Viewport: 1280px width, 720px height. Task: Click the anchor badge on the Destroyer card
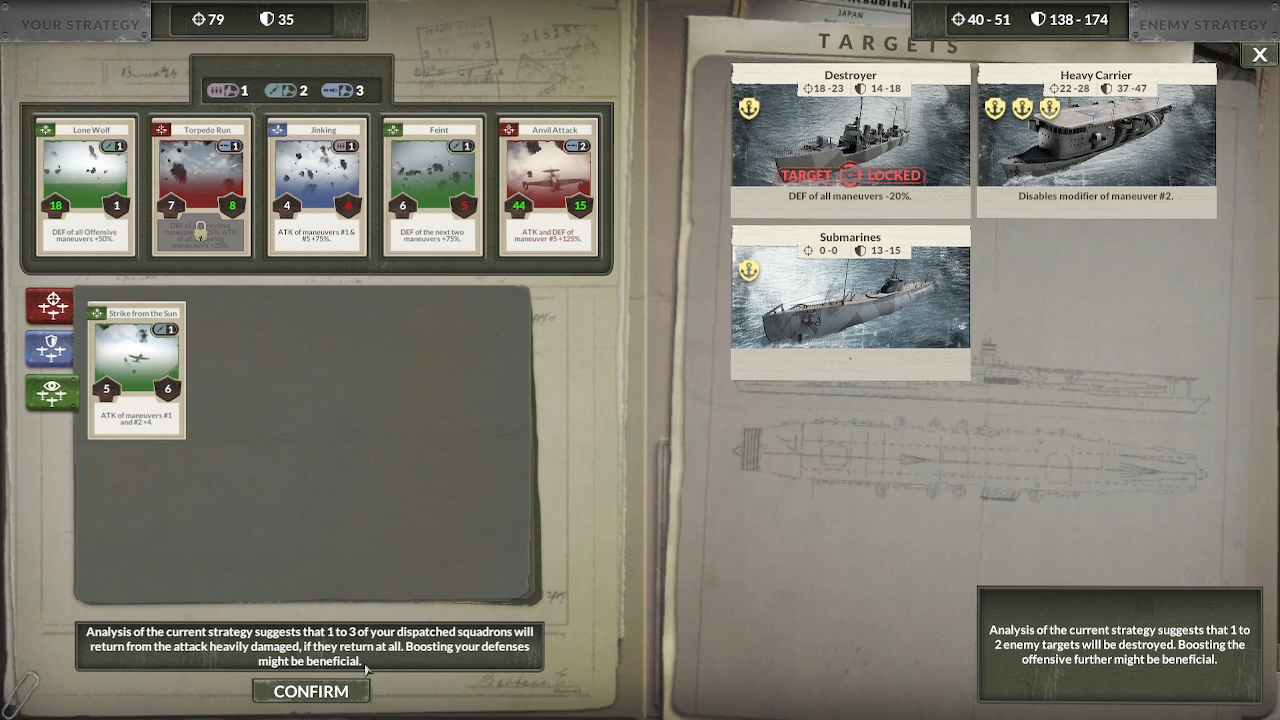pyautogui.click(x=749, y=107)
